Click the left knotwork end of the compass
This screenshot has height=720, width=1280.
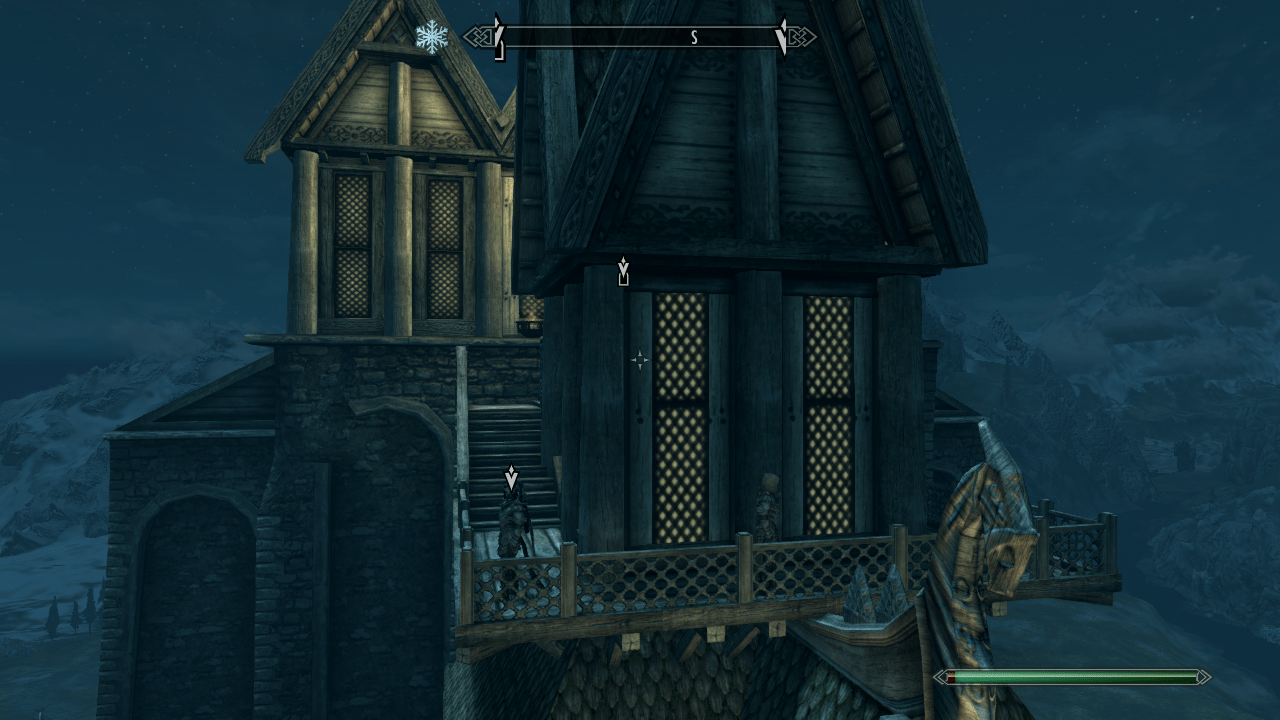[478, 38]
